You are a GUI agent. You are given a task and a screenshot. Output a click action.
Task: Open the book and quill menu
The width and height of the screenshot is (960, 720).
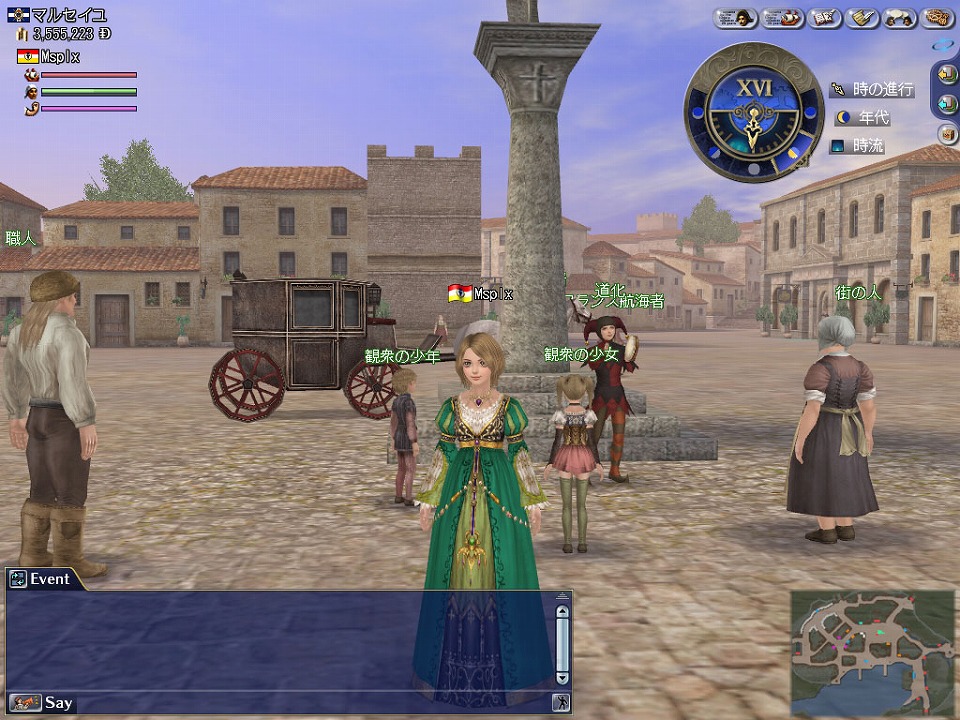pyautogui.click(x=823, y=17)
